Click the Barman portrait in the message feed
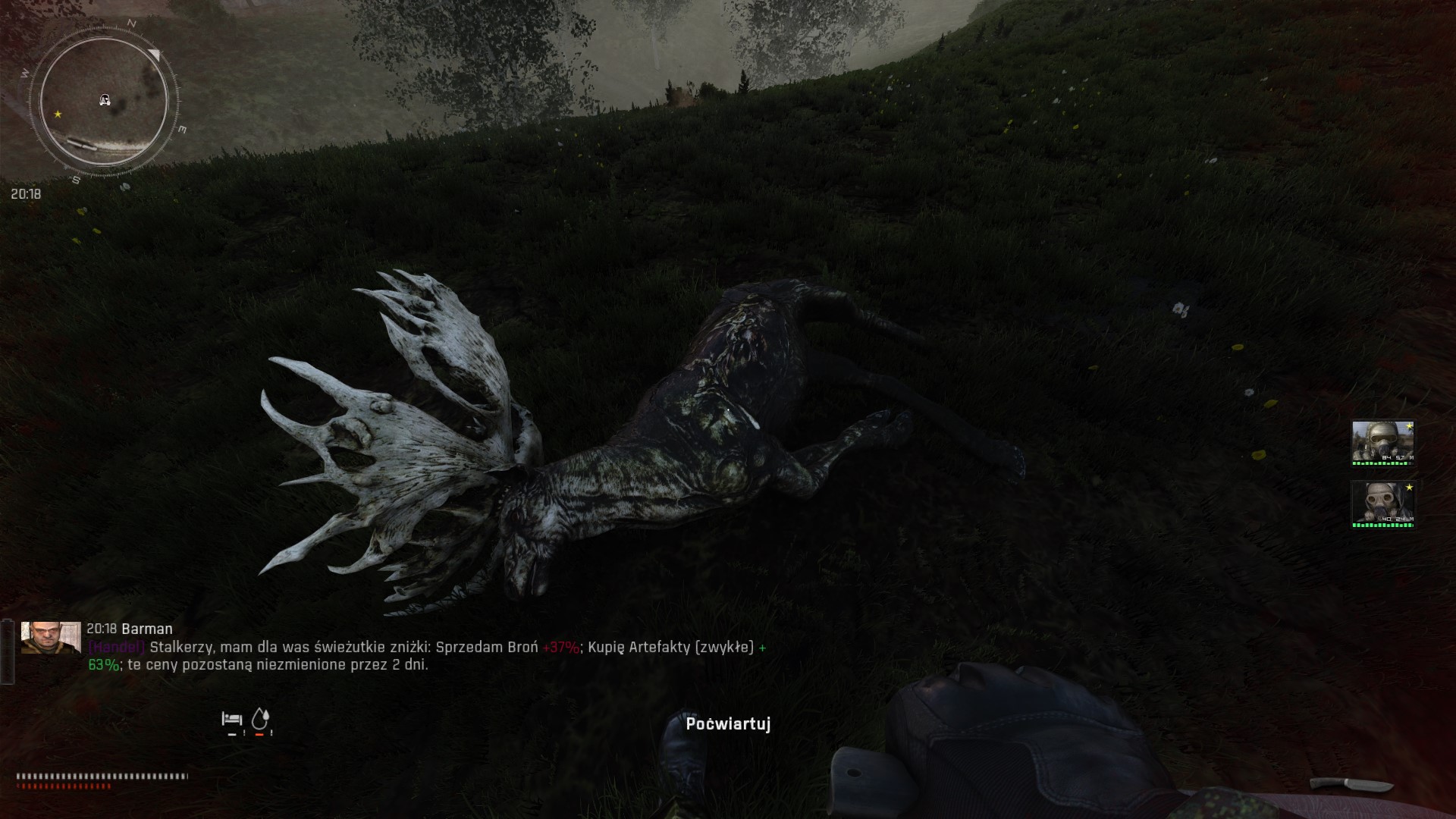Viewport: 1456px width, 819px height. pyautogui.click(x=51, y=638)
